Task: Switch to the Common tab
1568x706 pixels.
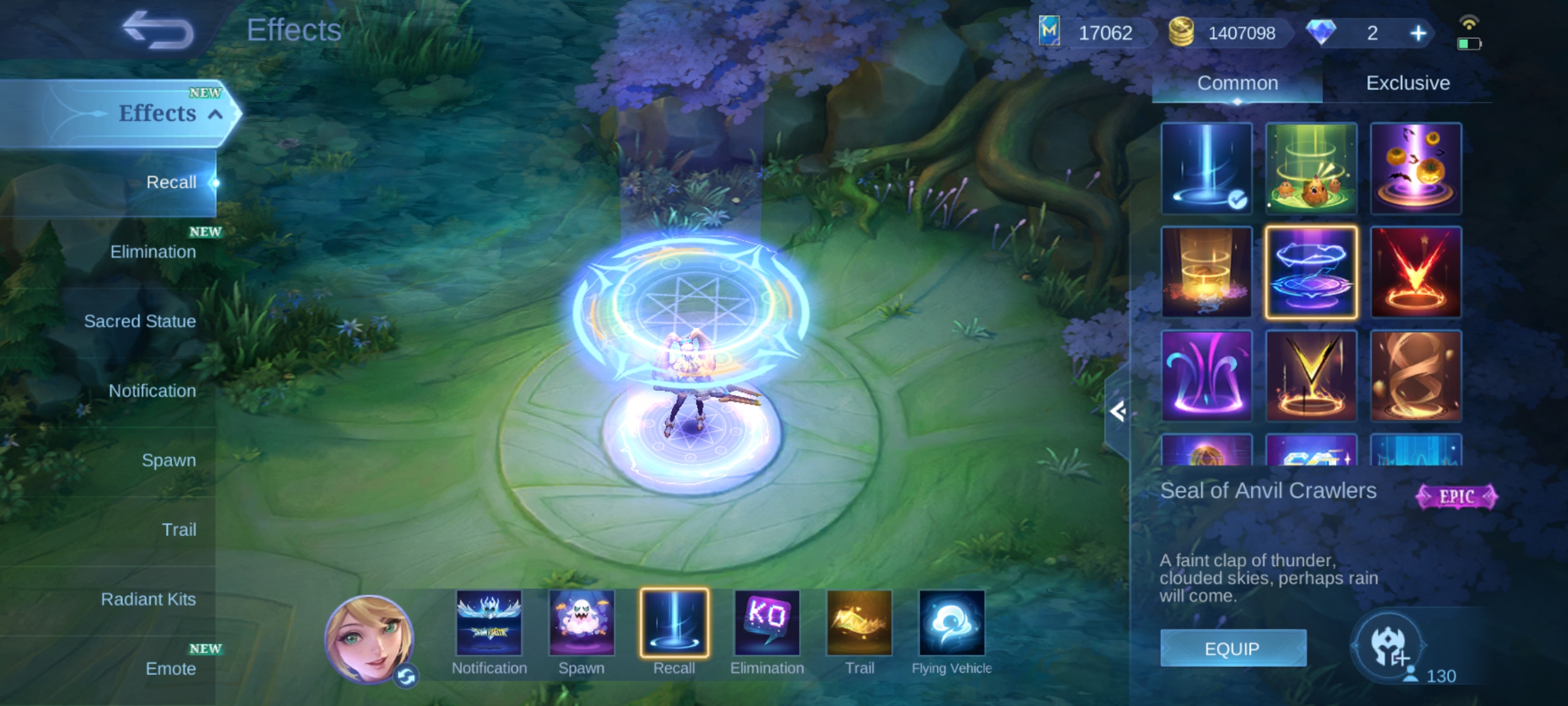Action: tap(1237, 83)
